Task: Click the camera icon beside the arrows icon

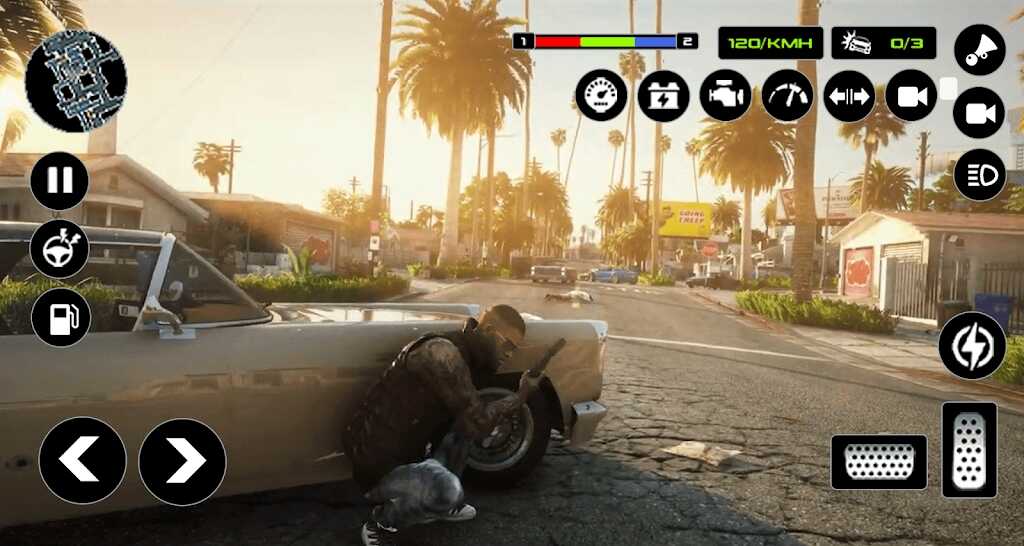Action: click(911, 96)
